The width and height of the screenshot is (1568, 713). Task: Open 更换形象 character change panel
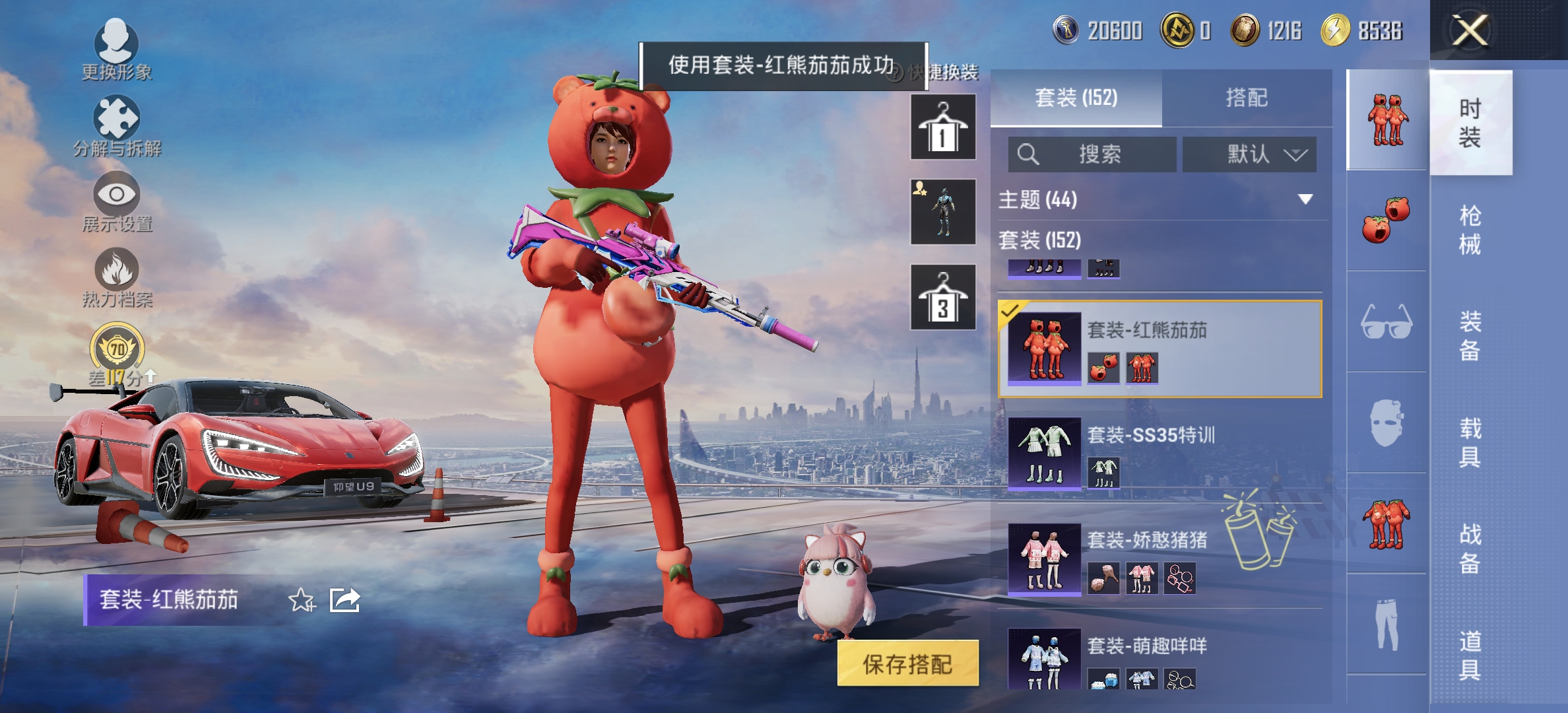[115, 50]
